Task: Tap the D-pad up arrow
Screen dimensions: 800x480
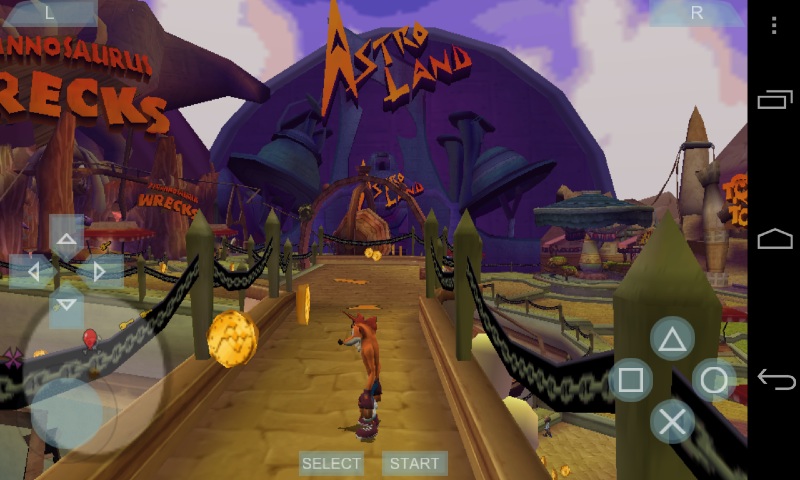Action: pyautogui.click(x=67, y=240)
